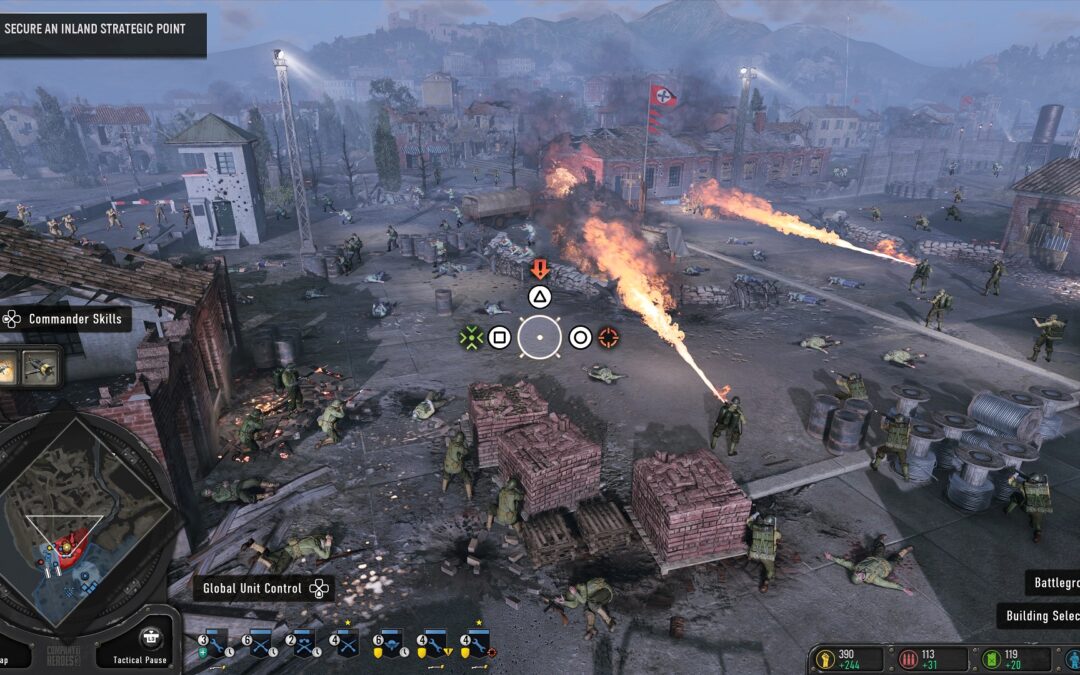Select the six-man crossed rifles squad
Screen dimensions: 1080x675
(260, 643)
